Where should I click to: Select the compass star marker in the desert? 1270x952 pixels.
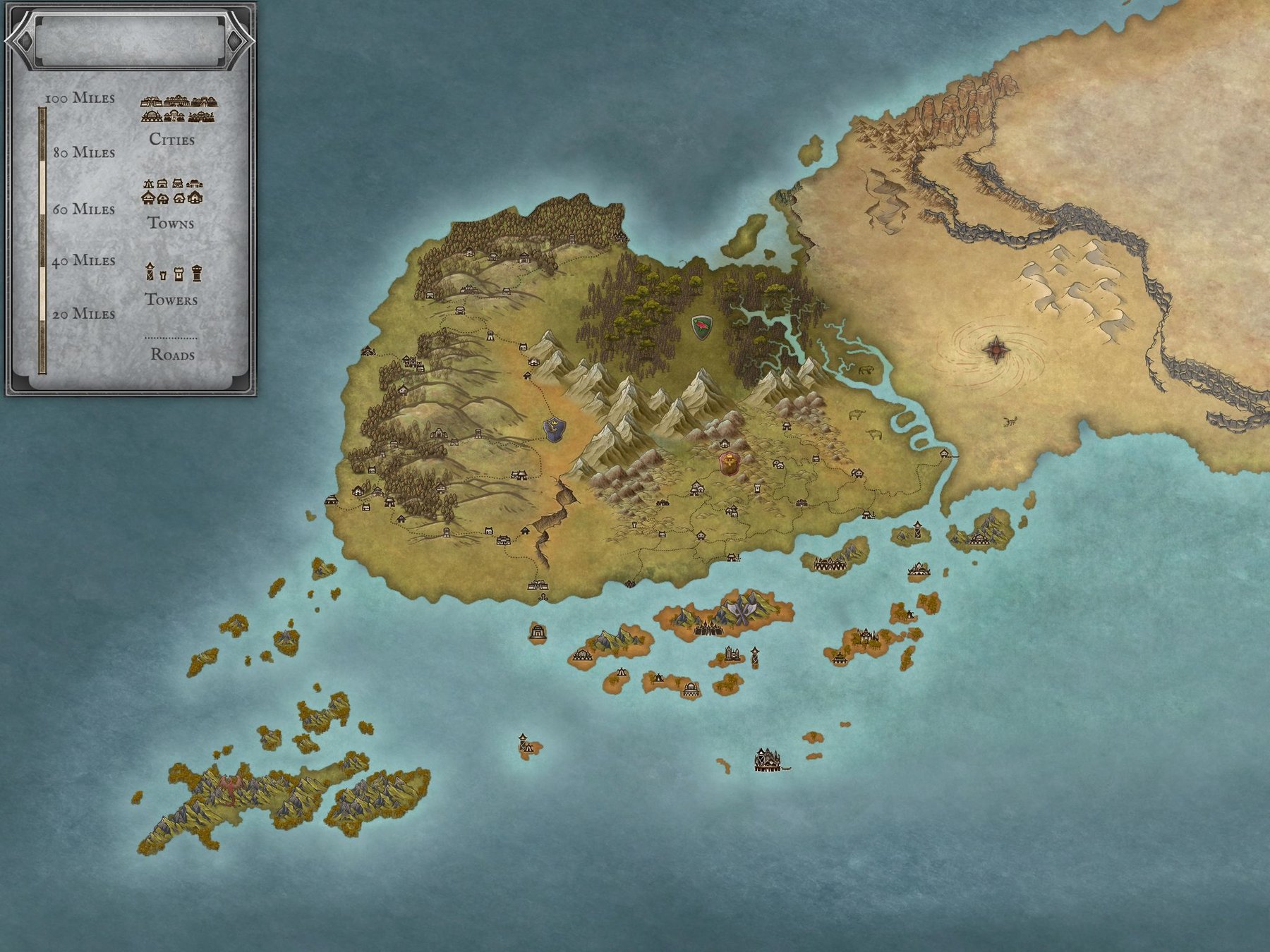tap(995, 348)
